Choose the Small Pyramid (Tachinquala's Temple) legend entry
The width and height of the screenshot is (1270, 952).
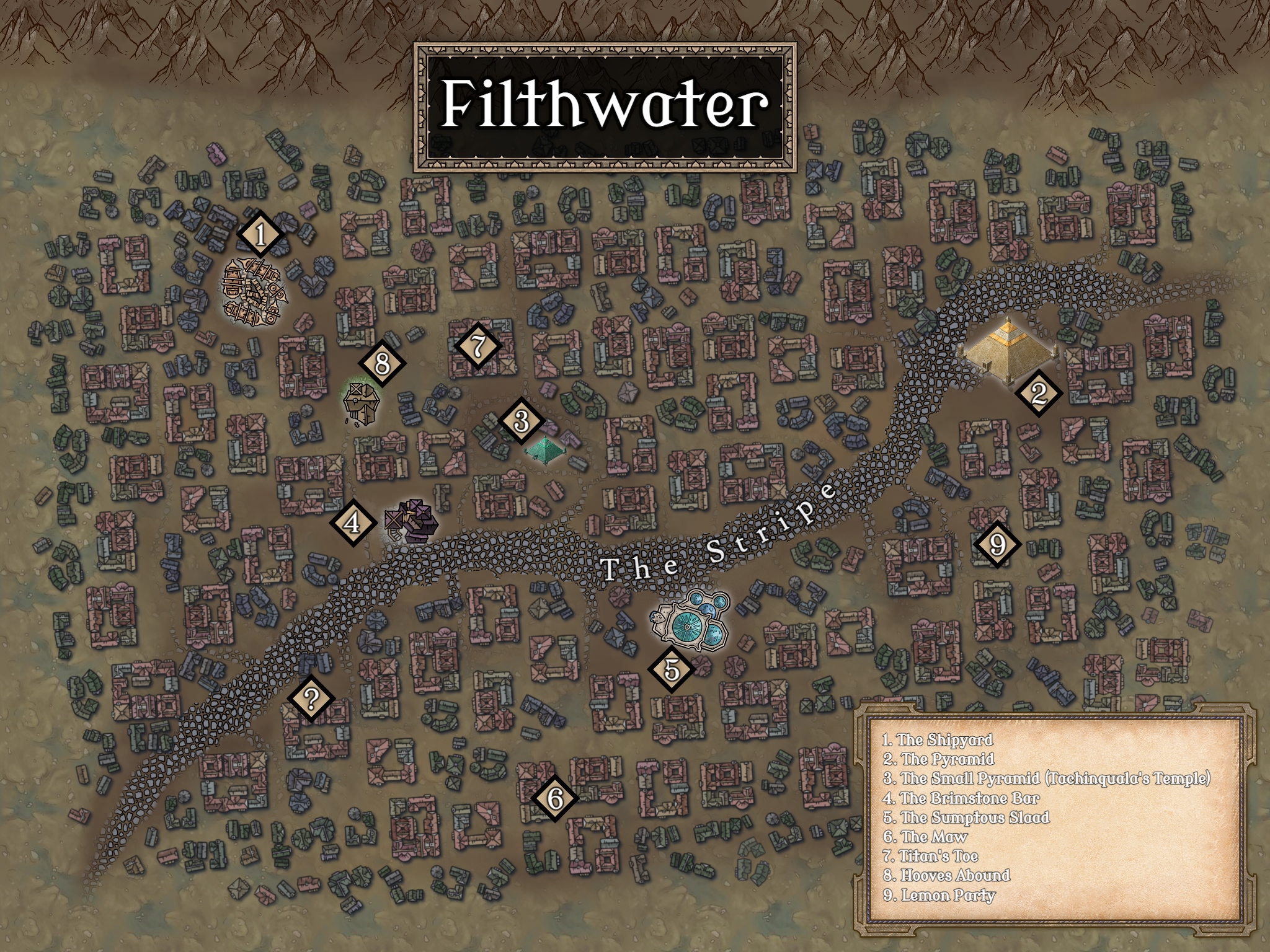1047,778
